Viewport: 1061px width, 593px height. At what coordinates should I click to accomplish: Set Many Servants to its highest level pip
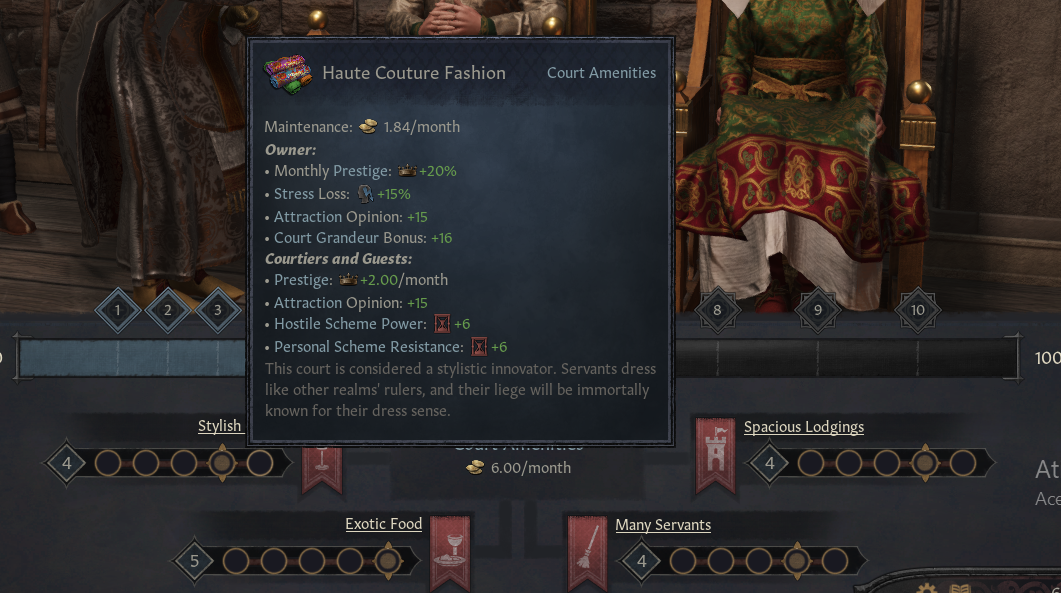(834, 561)
